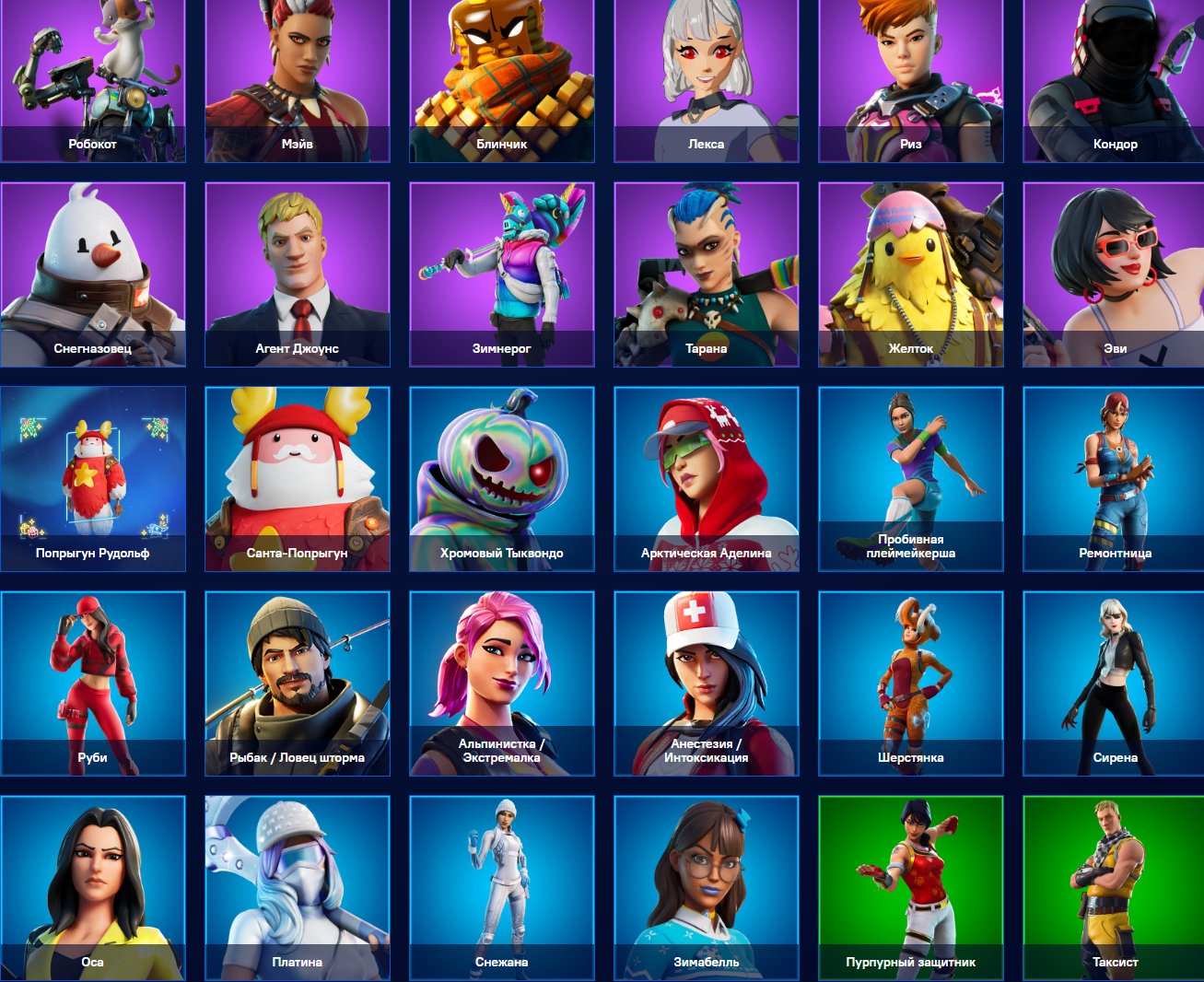Click the Снегназовец snowman skin
The width and height of the screenshot is (1204, 982).
[x=92, y=274]
